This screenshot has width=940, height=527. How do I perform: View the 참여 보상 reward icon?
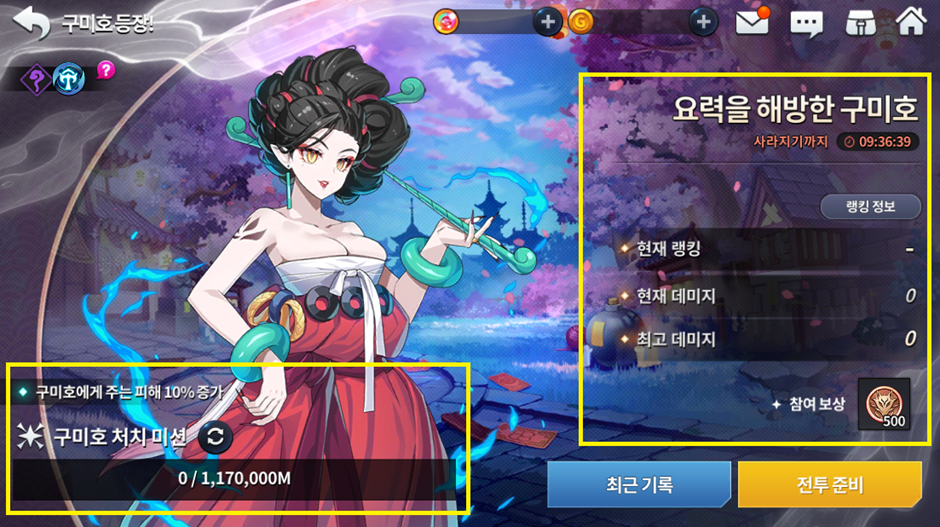tap(884, 405)
